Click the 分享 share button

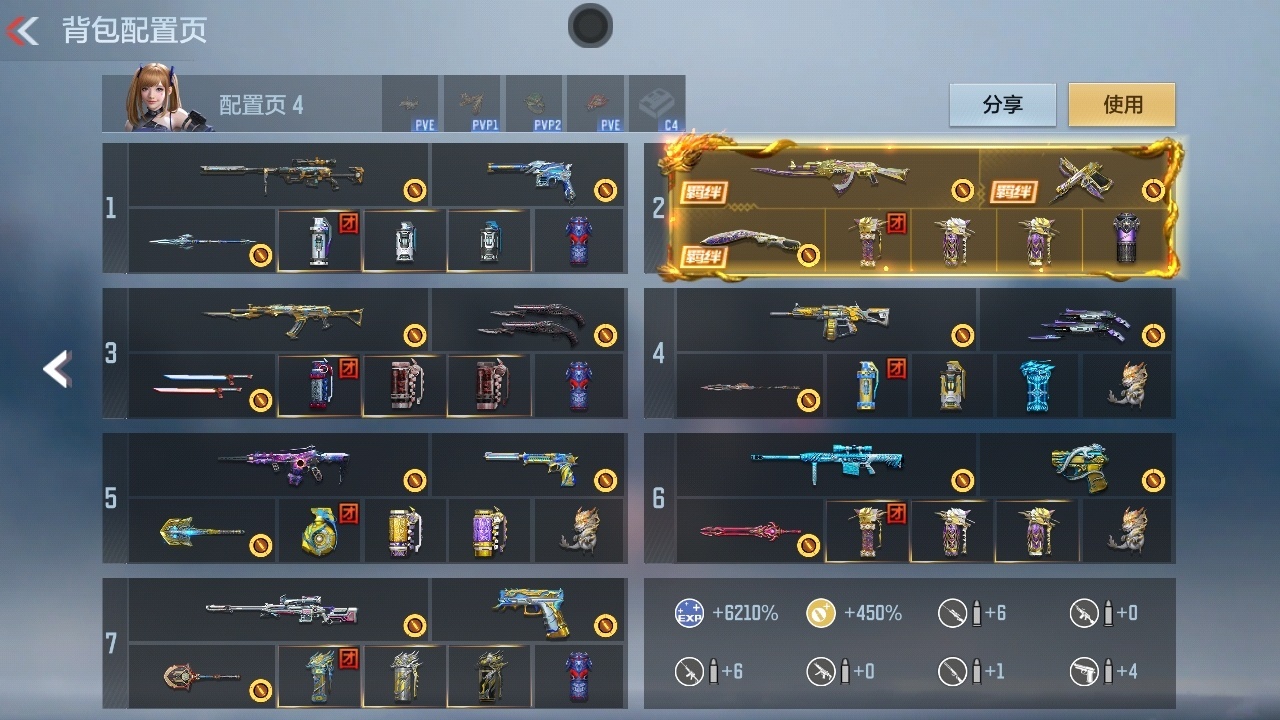[1002, 105]
